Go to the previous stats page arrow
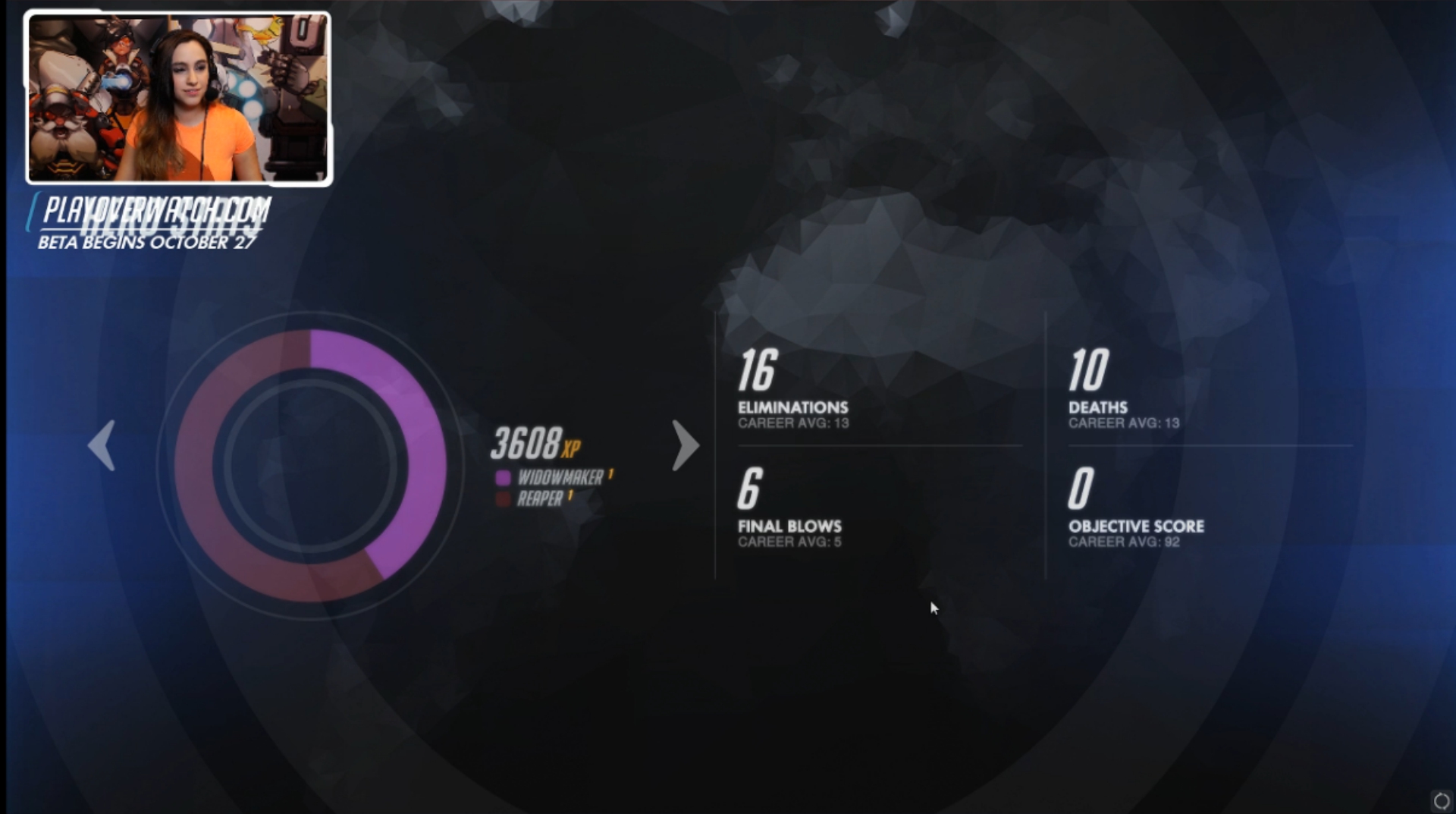Viewport: 1456px width, 814px height. coord(102,445)
